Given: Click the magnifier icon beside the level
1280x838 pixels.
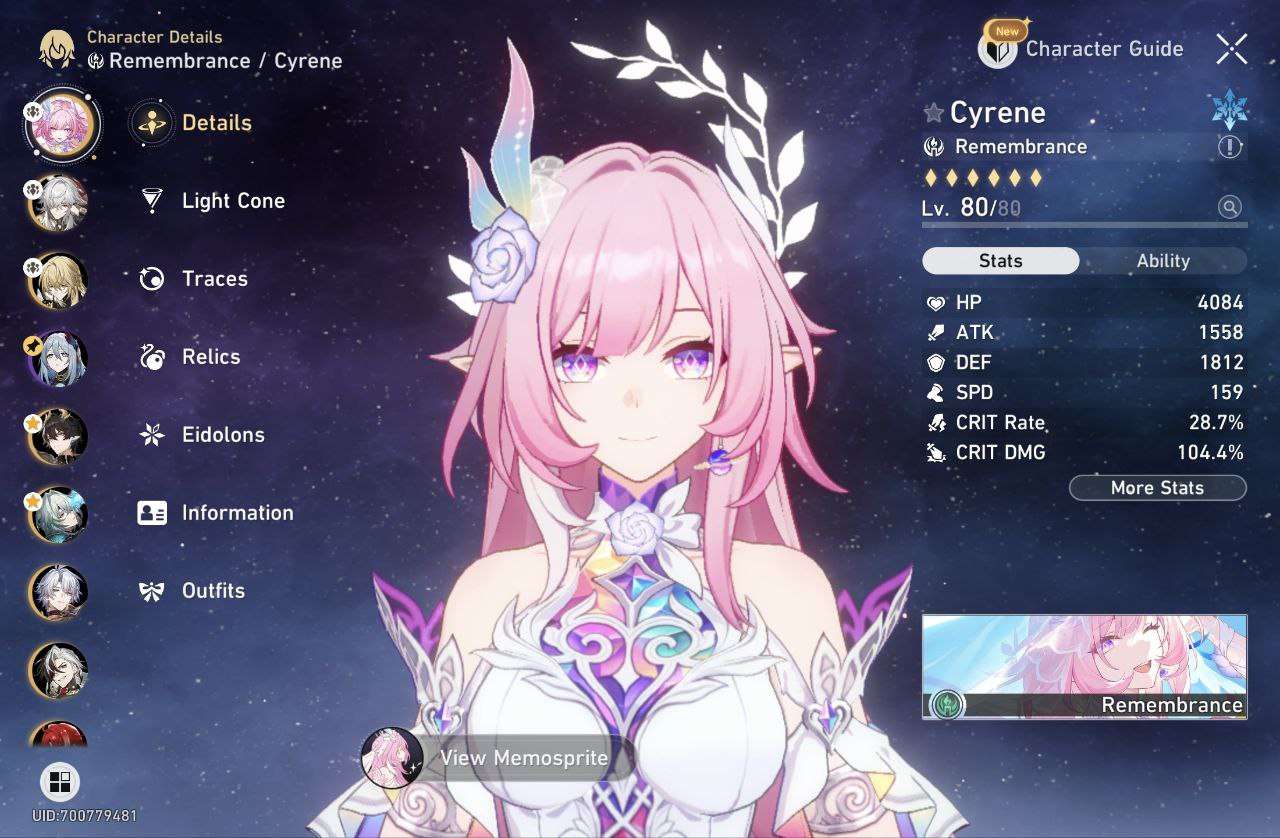Looking at the screenshot, I should point(1229,207).
